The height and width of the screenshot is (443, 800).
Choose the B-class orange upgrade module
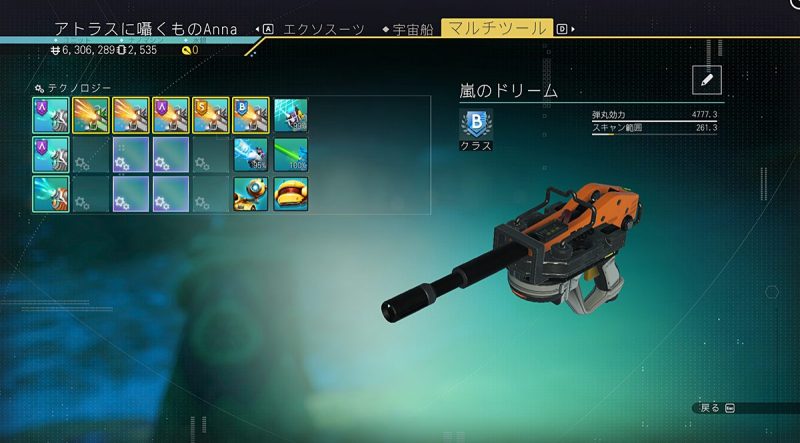click(250, 114)
